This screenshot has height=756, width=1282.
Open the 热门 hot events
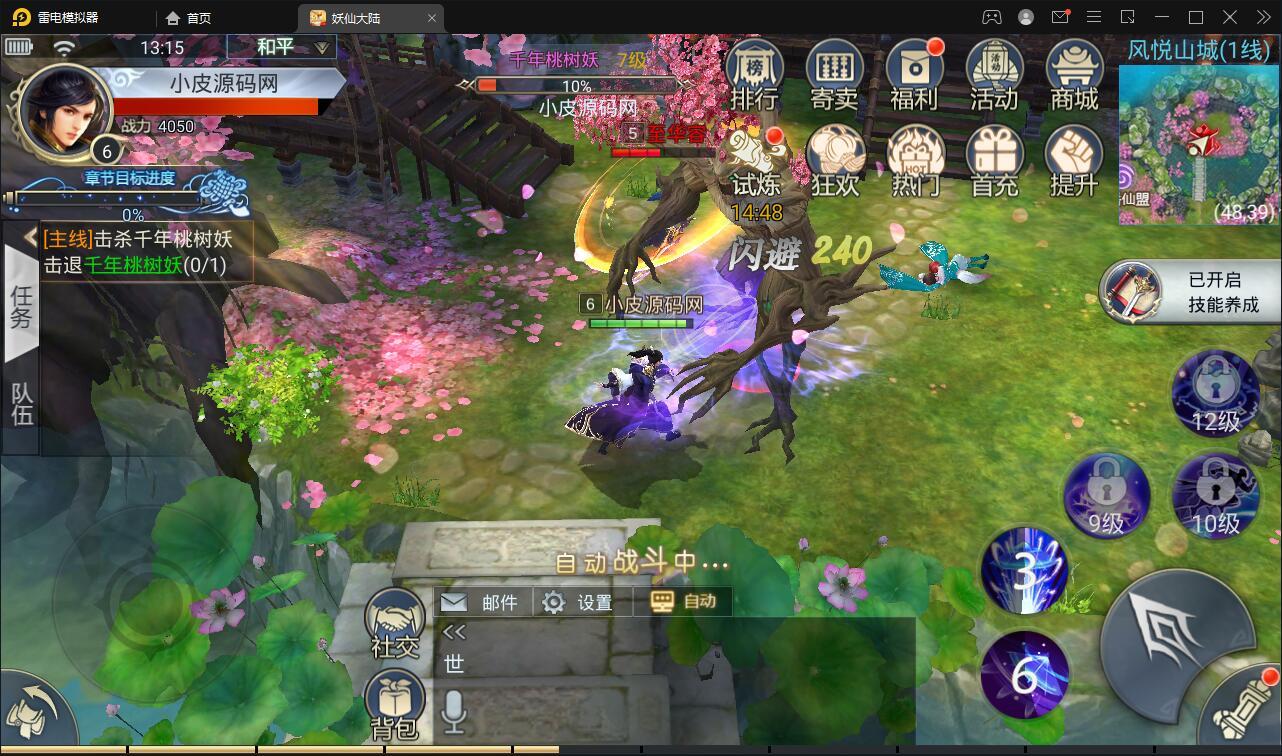coord(914,160)
